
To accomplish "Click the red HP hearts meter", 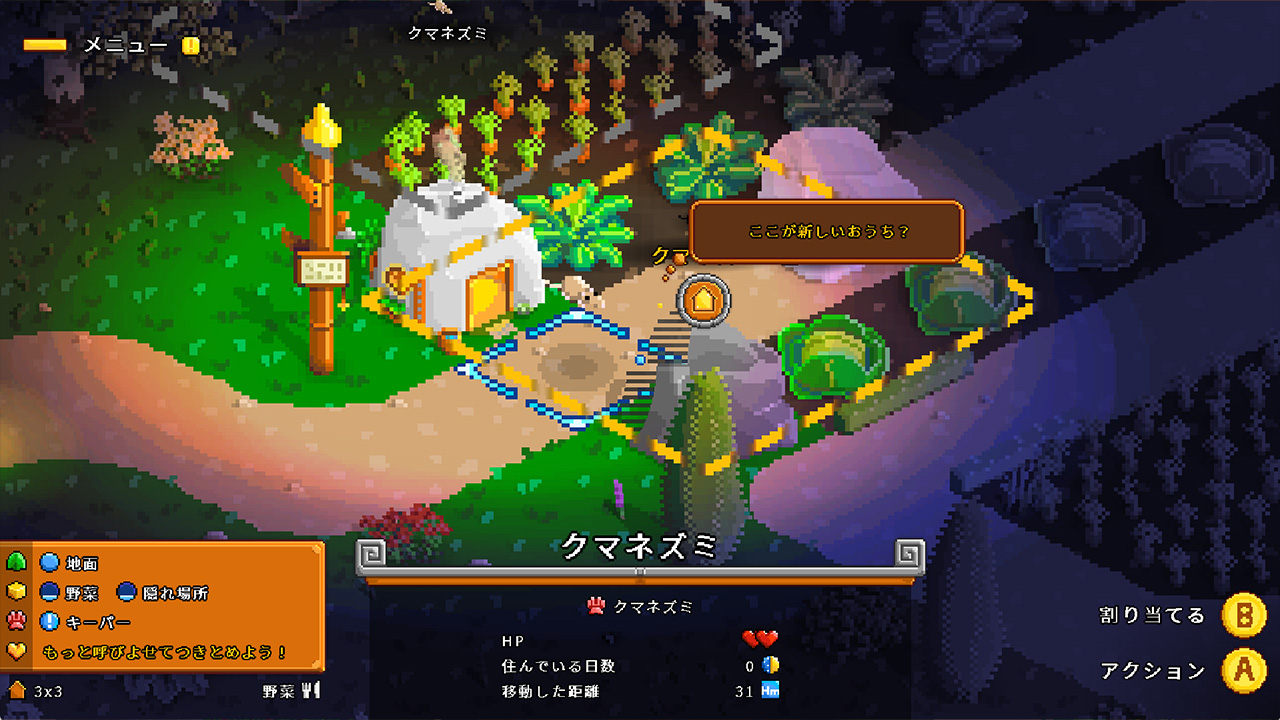I will (760, 639).
